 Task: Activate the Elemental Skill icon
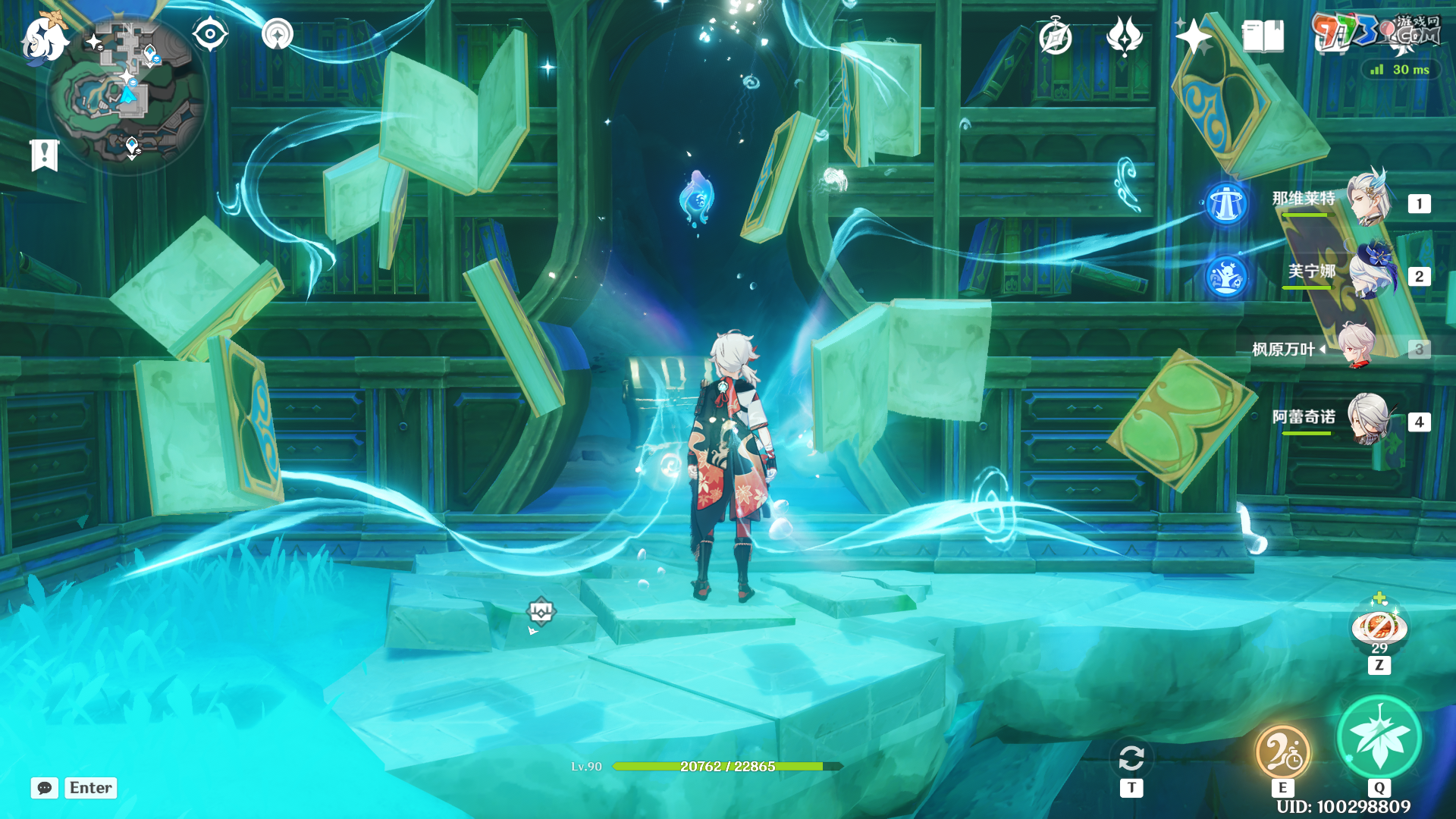tap(1282, 751)
